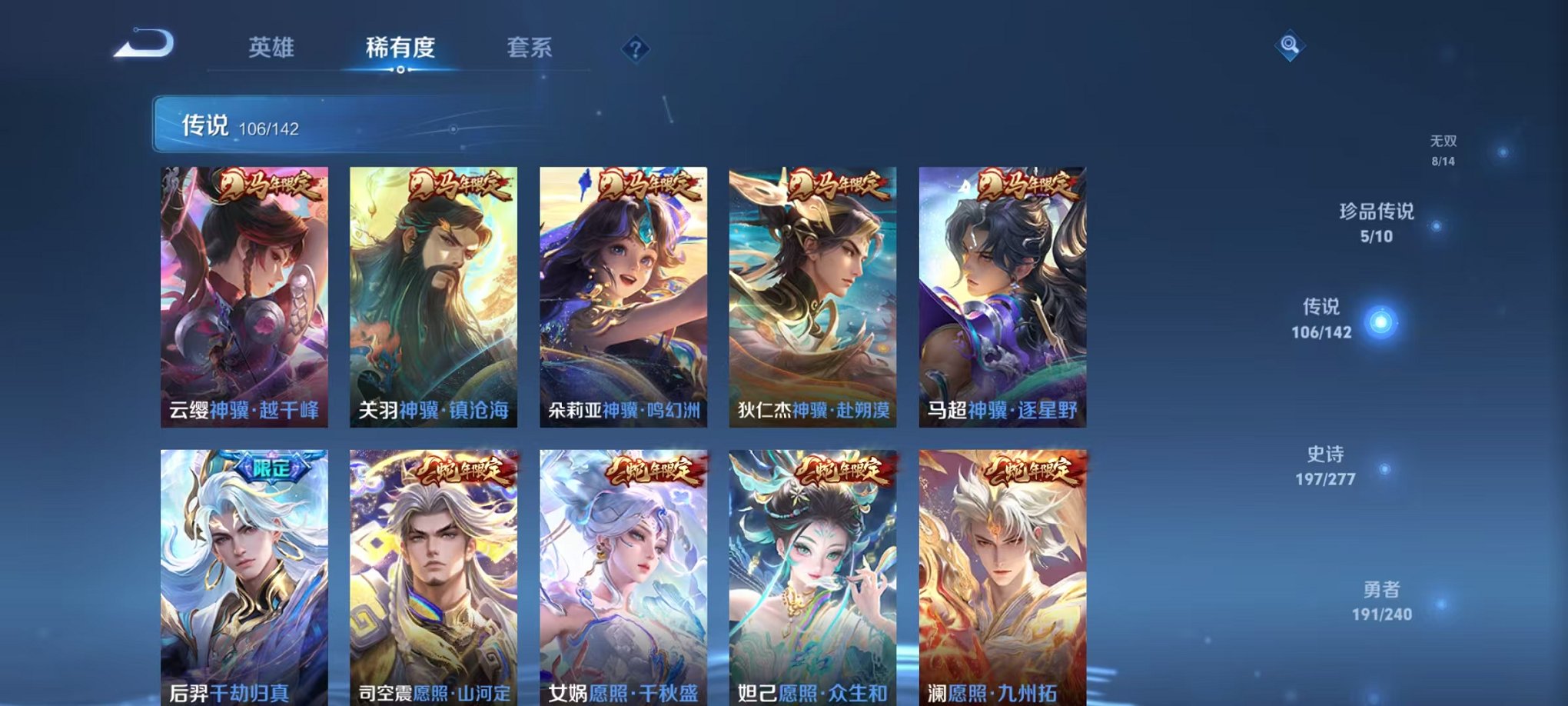The height and width of the screenshot is (706, 1568).
Task: Switch to the 英雄 tab
Action: pos(271,46)
